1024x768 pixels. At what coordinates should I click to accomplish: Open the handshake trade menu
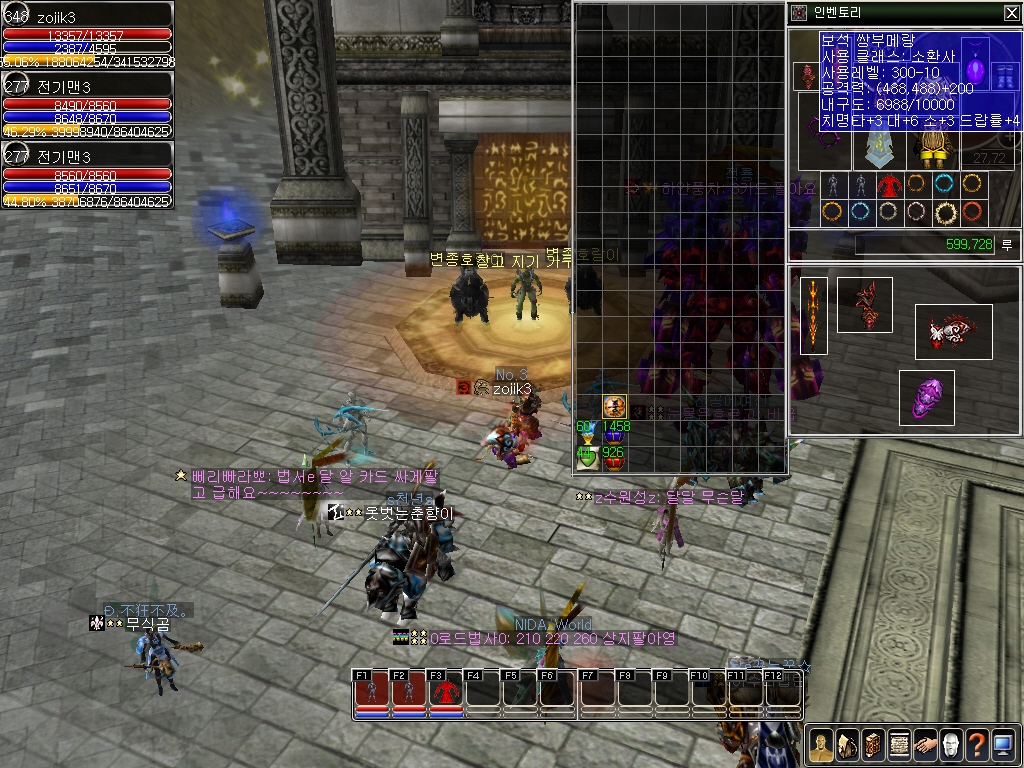925,745
